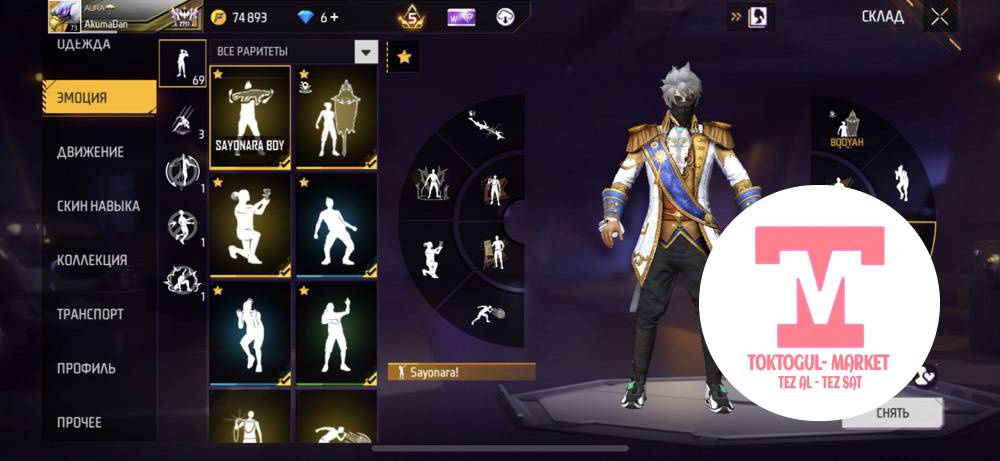Open the Скин навыка section
Image resolution: width=1000 pixels, height=461 pixels.
point(98,206)
